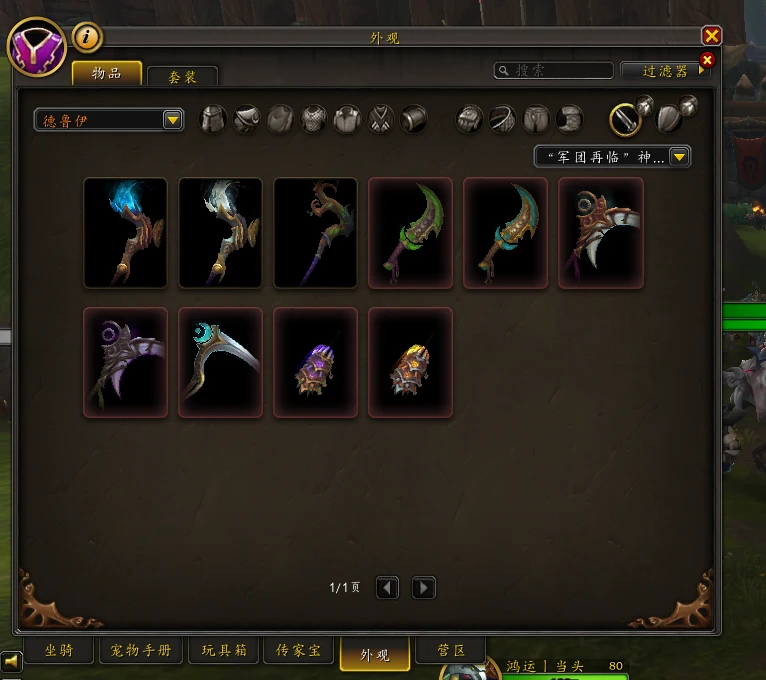This screenshot has width=766, height=680.
Task: Choose the purple fist weapon appearance
Action: click(x=315, y=362)
